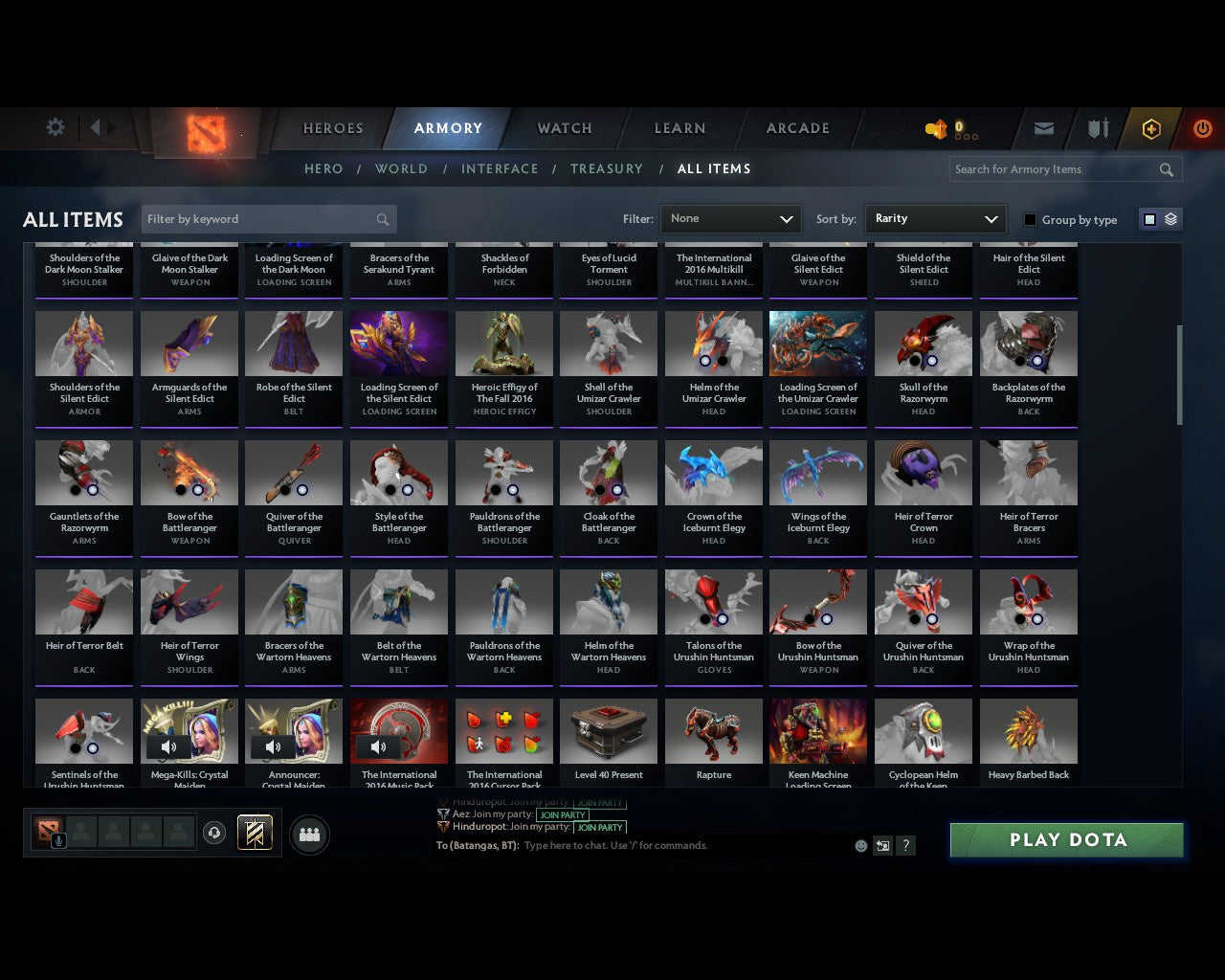The image size is (1225, 980).
Task: Open the Filter dropdown set to None
Action: tap(730, 218)
